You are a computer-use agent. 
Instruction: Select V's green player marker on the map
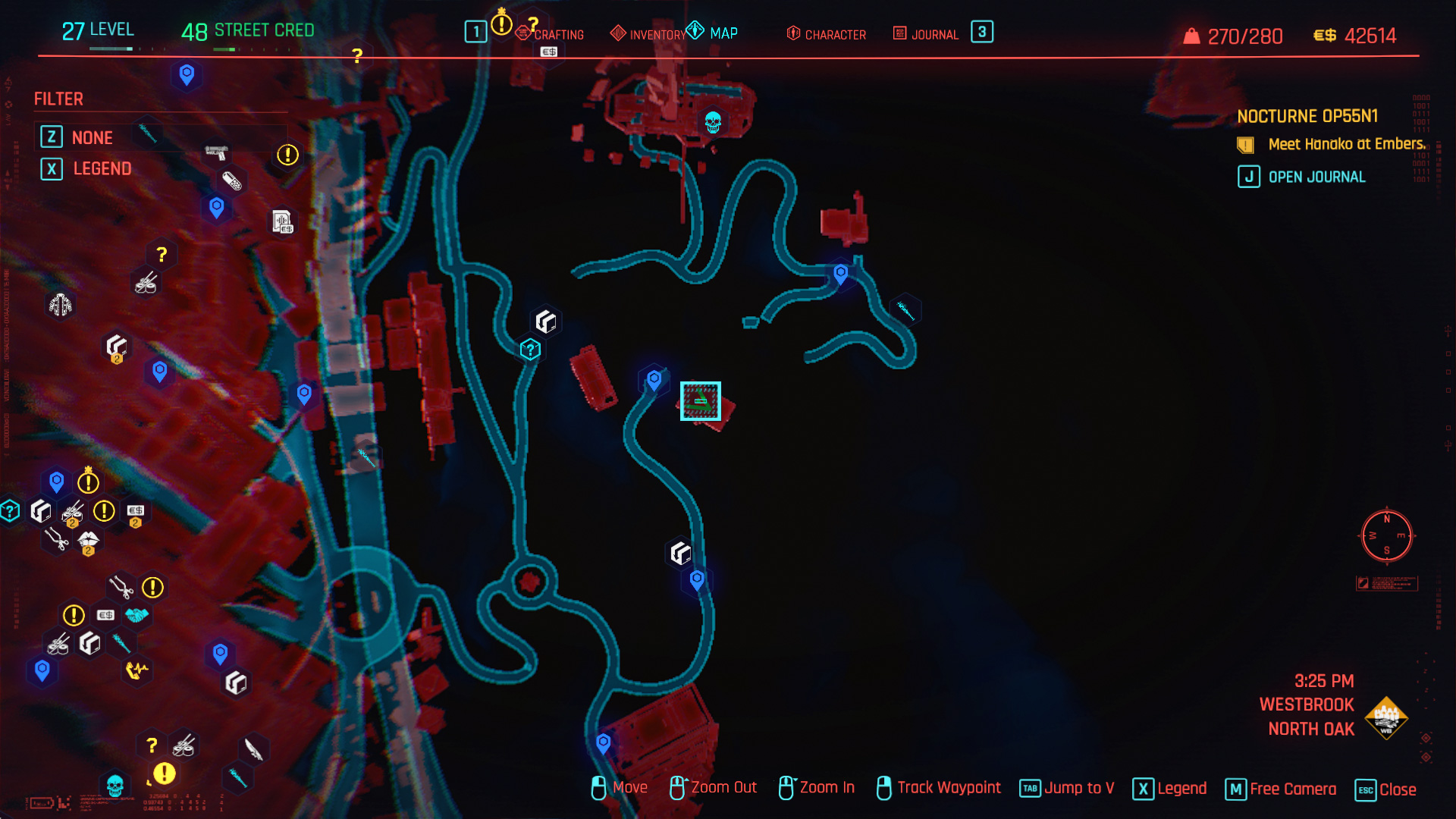point(700,400)
